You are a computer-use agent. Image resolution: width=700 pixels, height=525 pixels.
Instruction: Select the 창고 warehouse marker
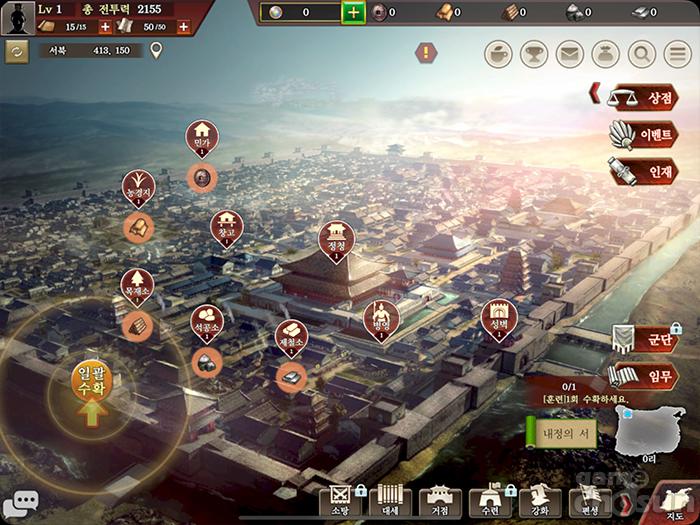tap(227, 227)
